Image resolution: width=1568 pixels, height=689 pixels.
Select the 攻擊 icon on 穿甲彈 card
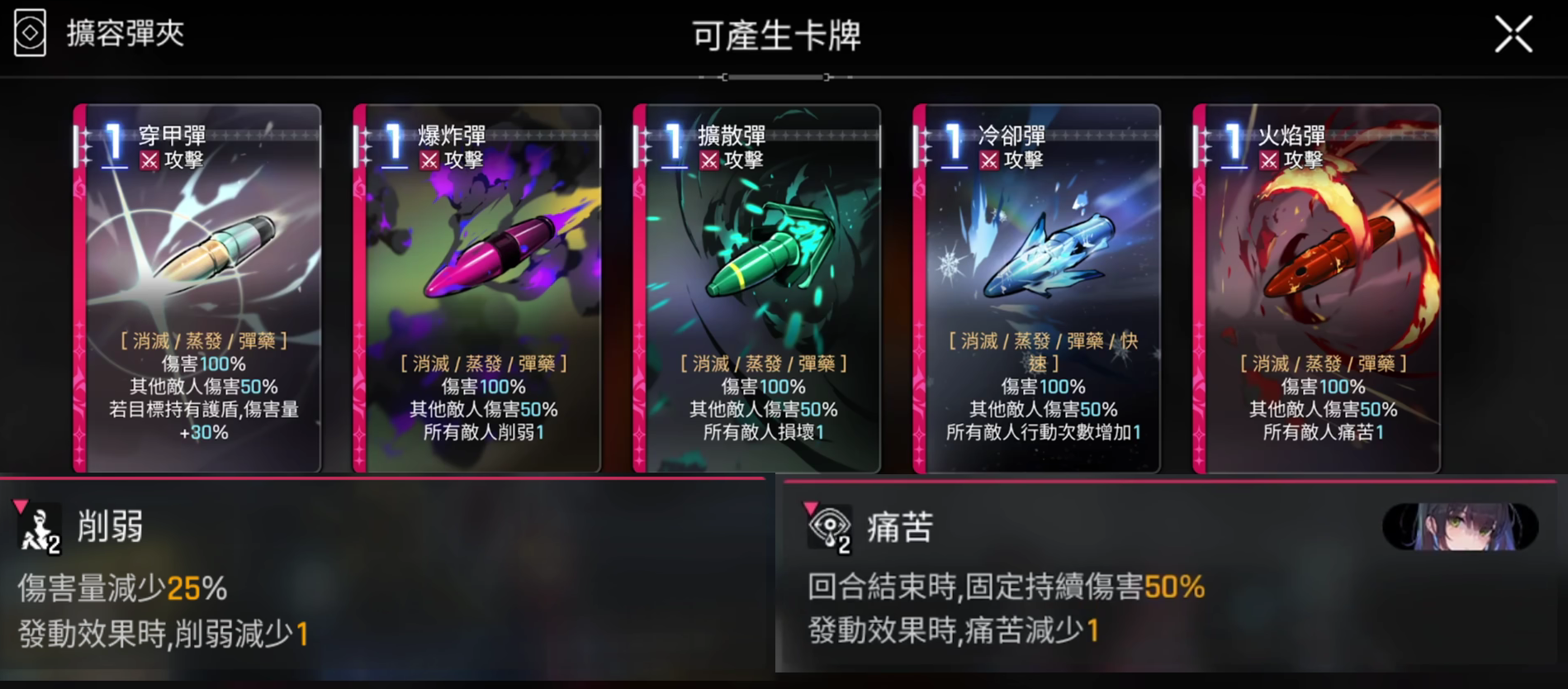pos(150,161)
